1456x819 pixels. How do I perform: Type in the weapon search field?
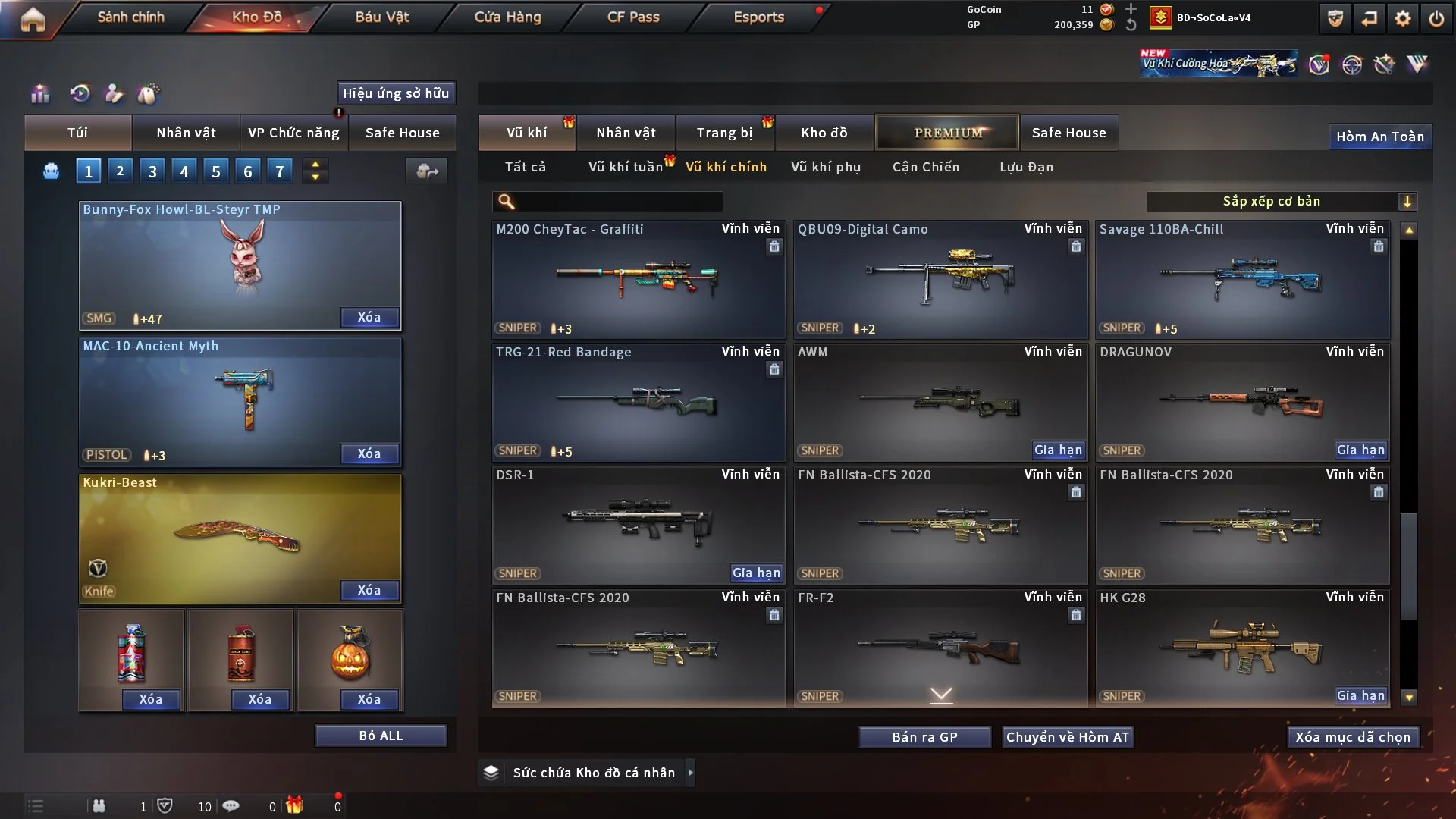[607, 202]
